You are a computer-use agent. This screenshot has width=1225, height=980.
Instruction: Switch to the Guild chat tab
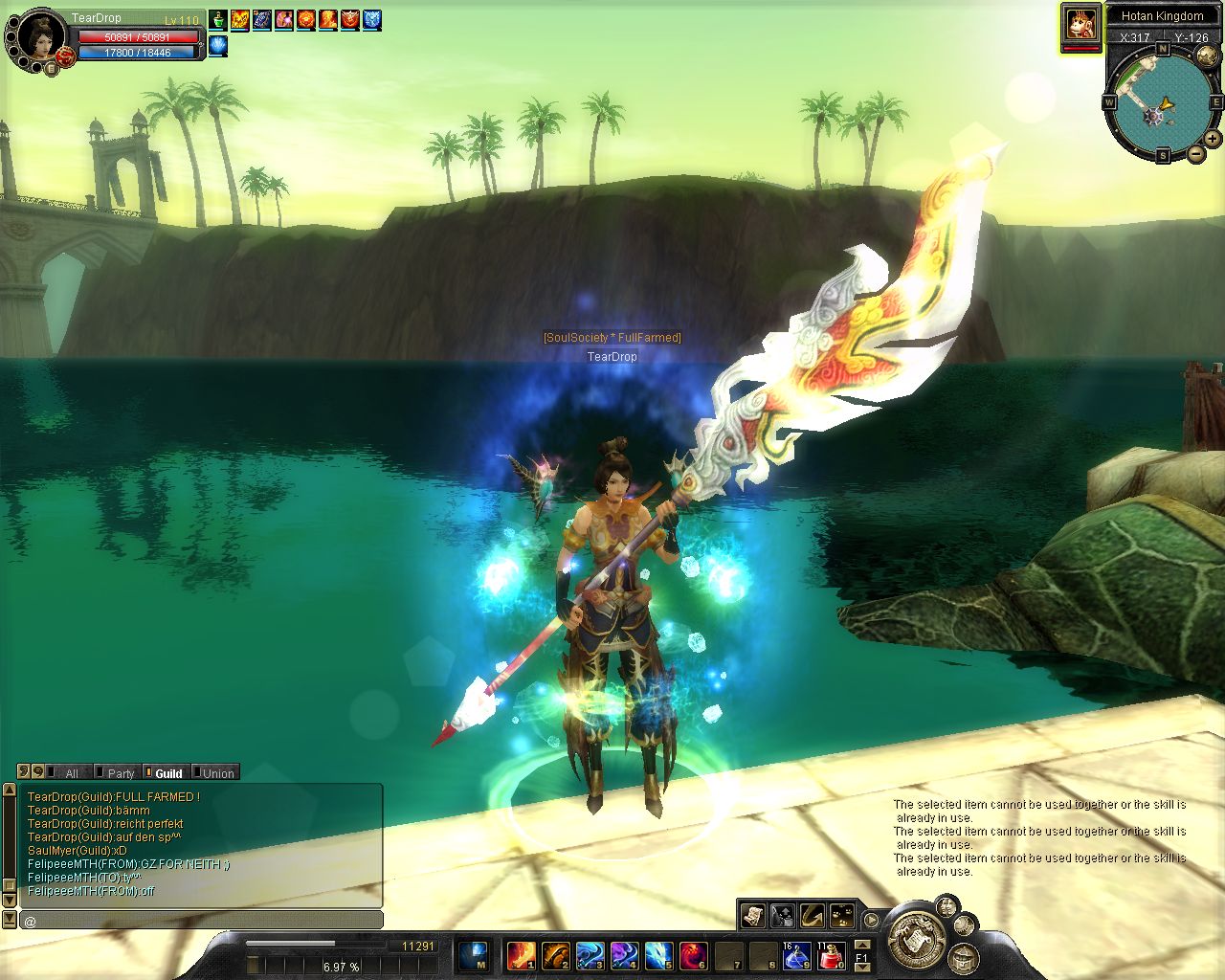pos(167,773)
